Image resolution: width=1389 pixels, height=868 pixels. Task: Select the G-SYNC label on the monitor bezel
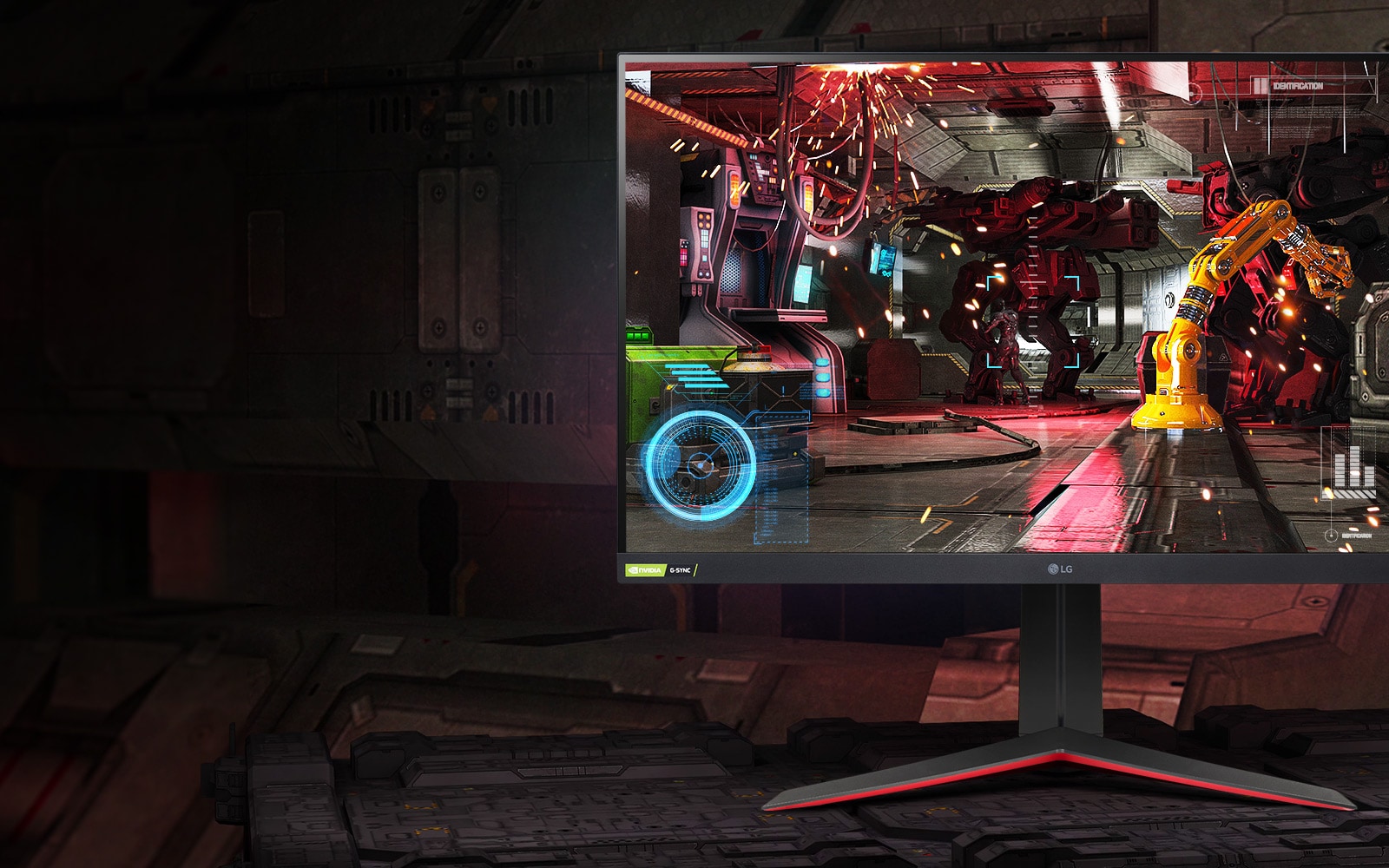[680, 570]
